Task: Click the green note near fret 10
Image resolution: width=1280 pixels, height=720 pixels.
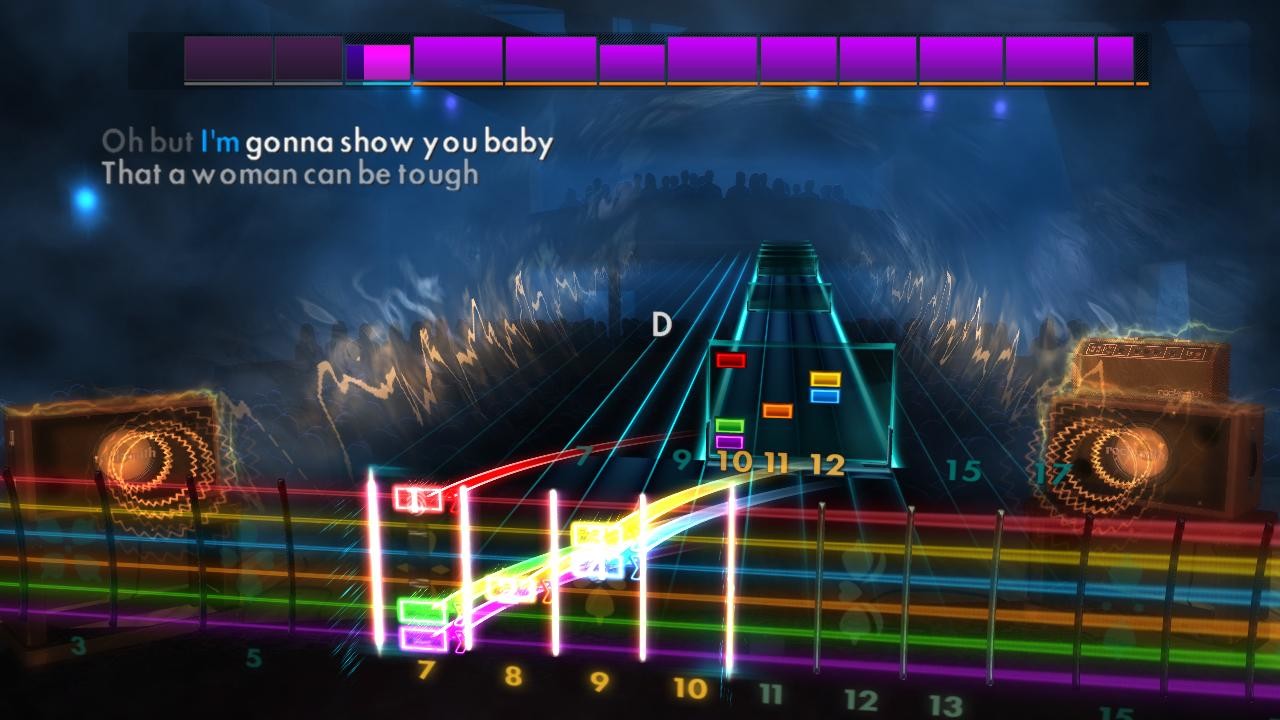Action: [728, 425]
